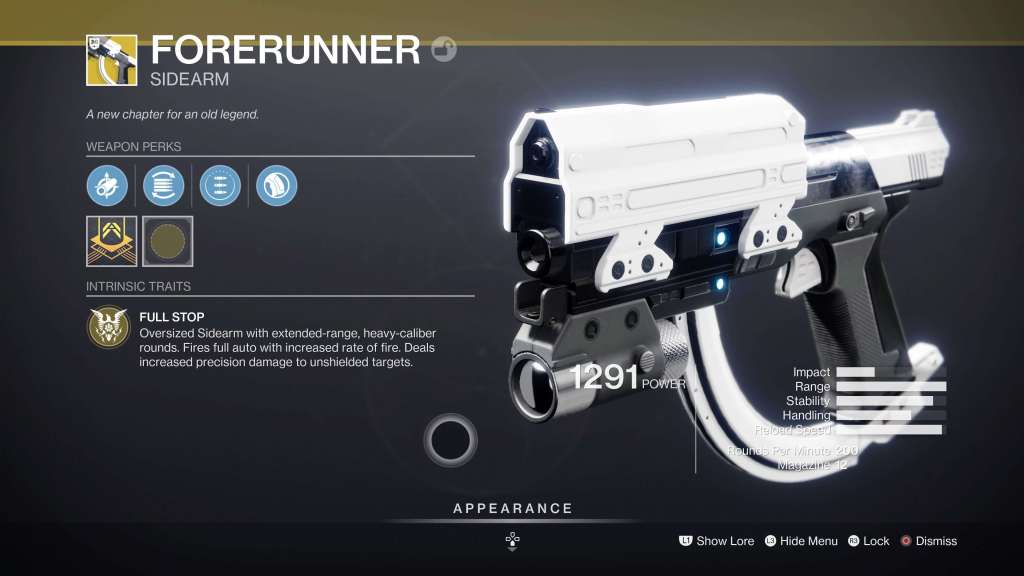
Task: Choose the third perk with stacked bars
Action: (220, 186)
